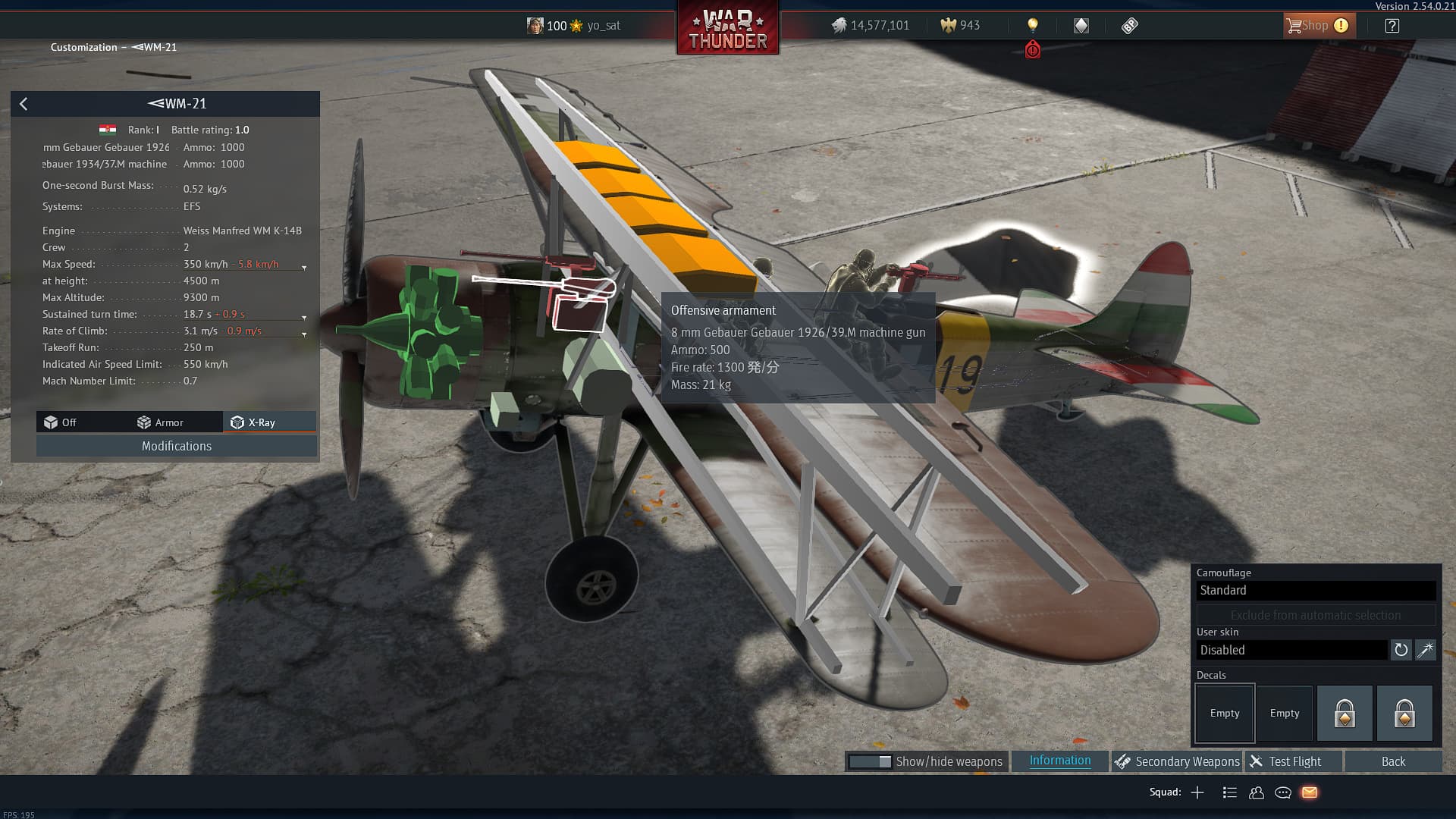Select the Armor view mode
This screenshot has width=1456, height=819.
tap(161, 422)
